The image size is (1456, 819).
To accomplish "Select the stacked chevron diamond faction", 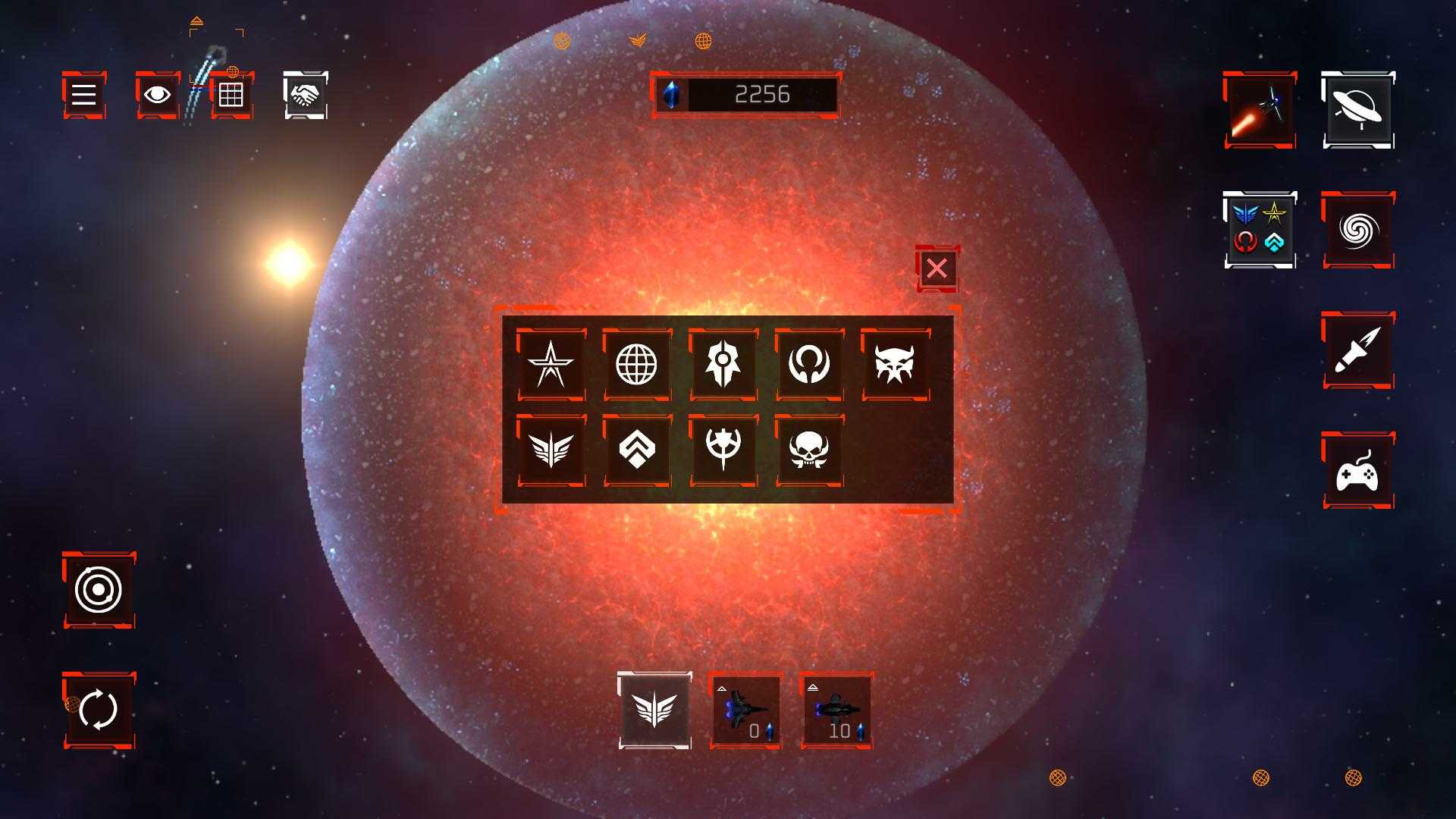I will point(637,450).
